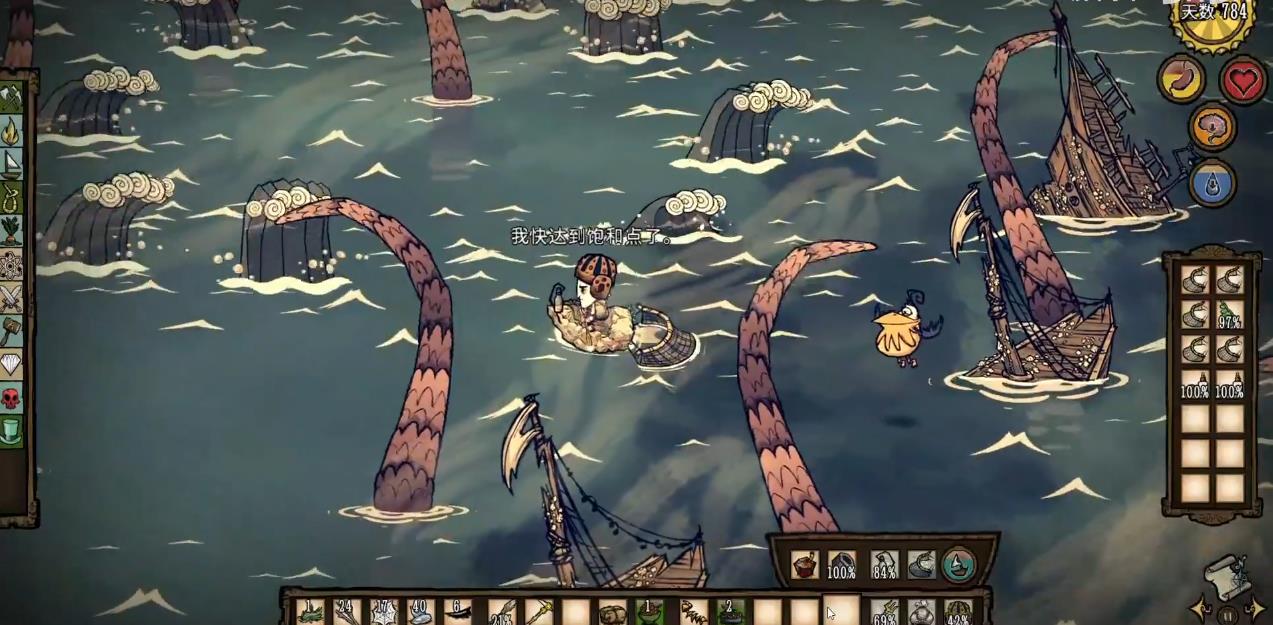Screen dimensions: 1273x625
Task: Open the map scroll icon
Action: 1227,575
